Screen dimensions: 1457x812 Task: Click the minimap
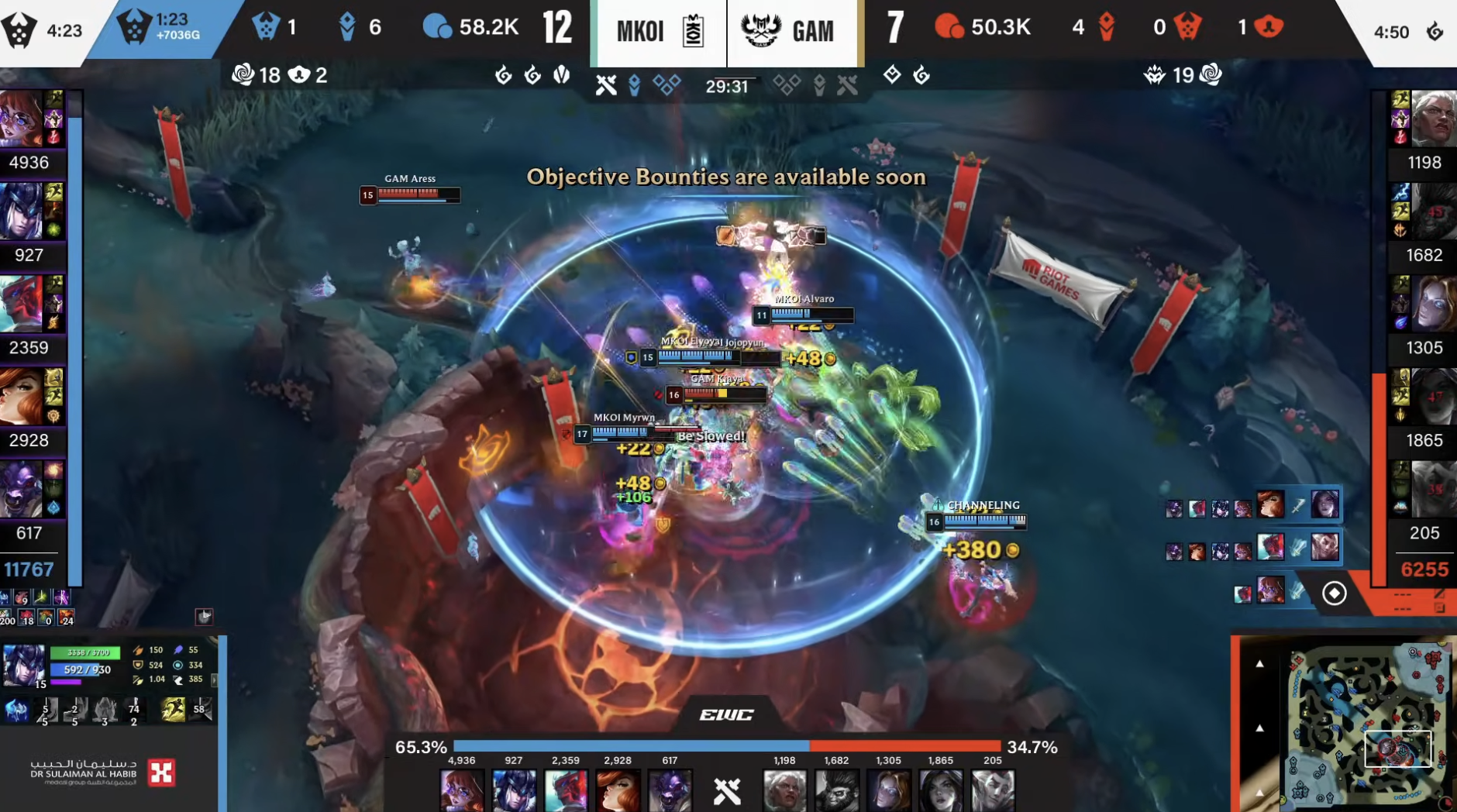[x=1369, y=724]
